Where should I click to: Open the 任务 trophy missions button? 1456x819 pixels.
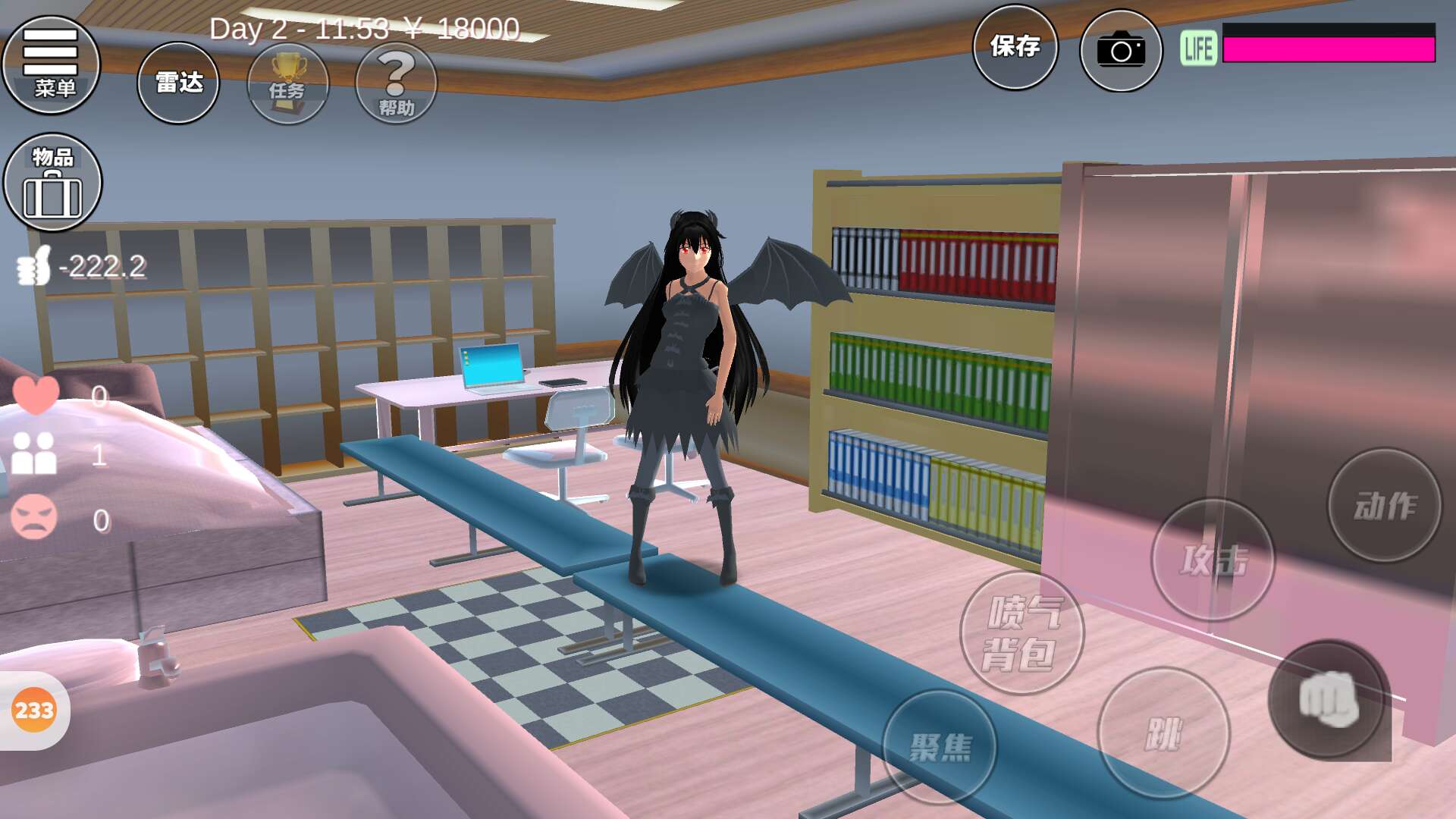pos(288,84)
